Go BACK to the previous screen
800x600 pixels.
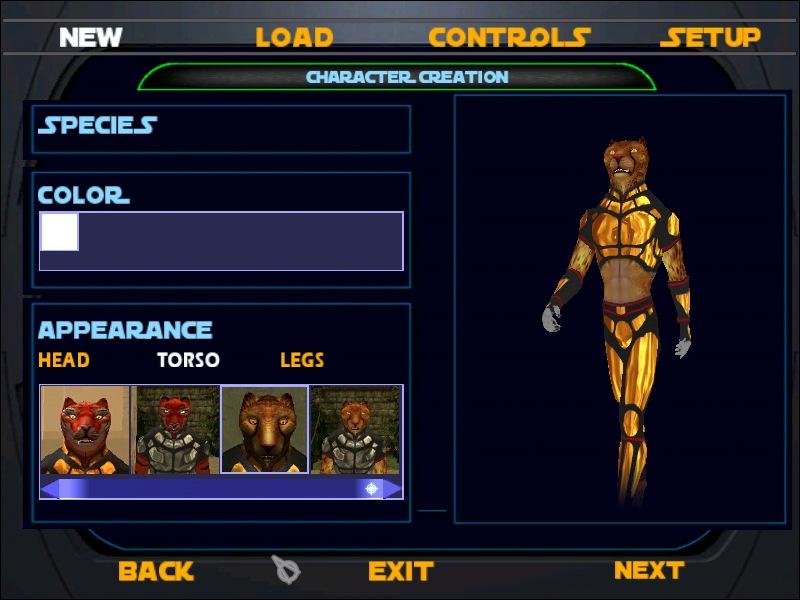tap(155, 571)
